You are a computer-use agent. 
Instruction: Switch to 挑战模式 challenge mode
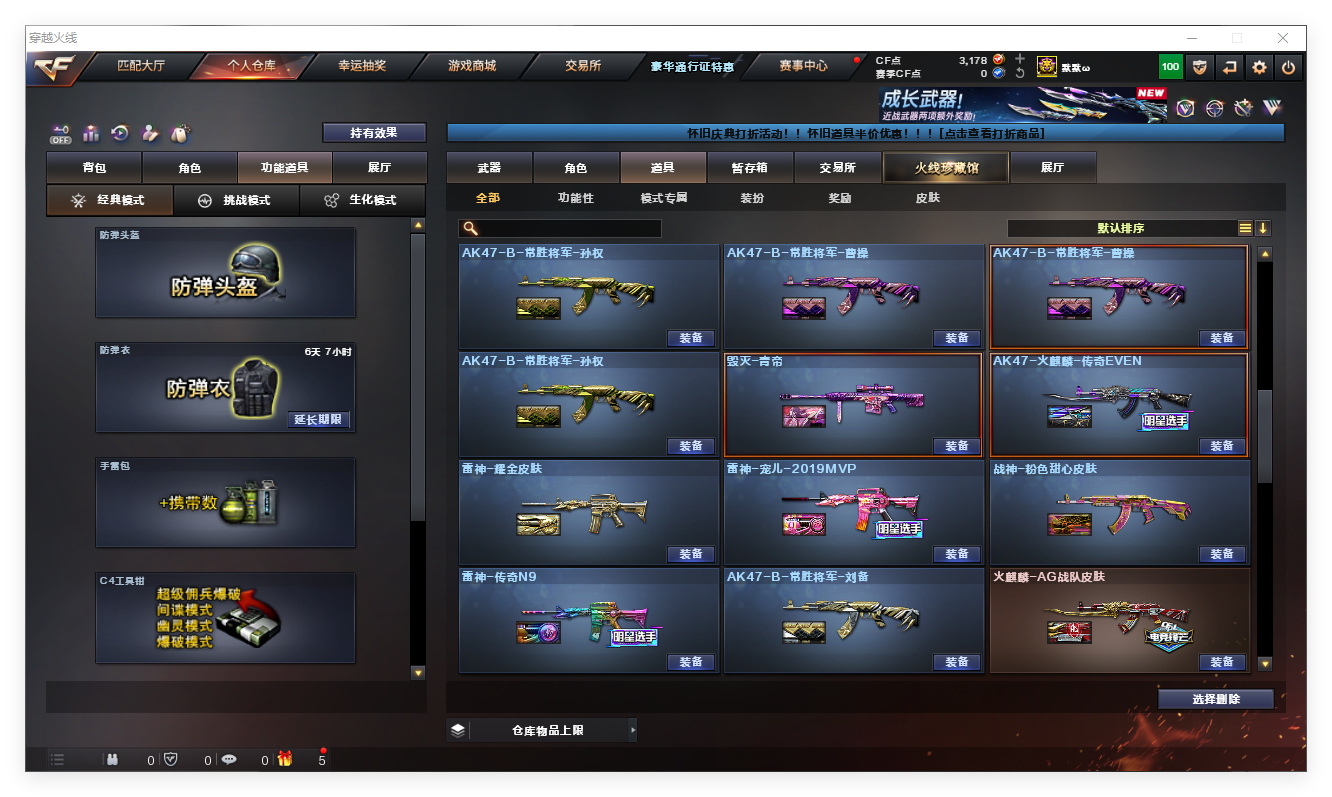pyautogui.click(x=236, y=200)
